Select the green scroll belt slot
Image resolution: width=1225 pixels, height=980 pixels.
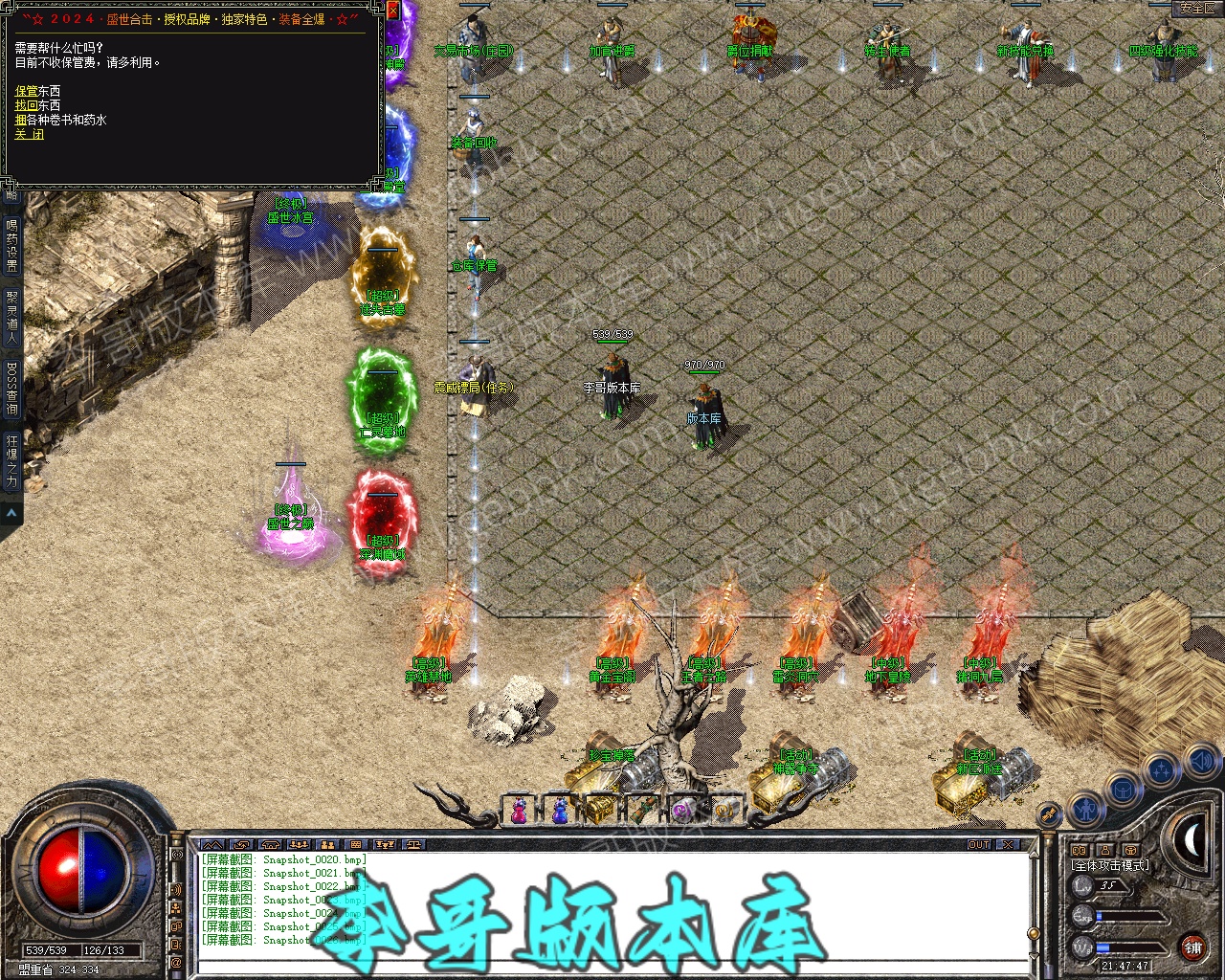point(642,811)
